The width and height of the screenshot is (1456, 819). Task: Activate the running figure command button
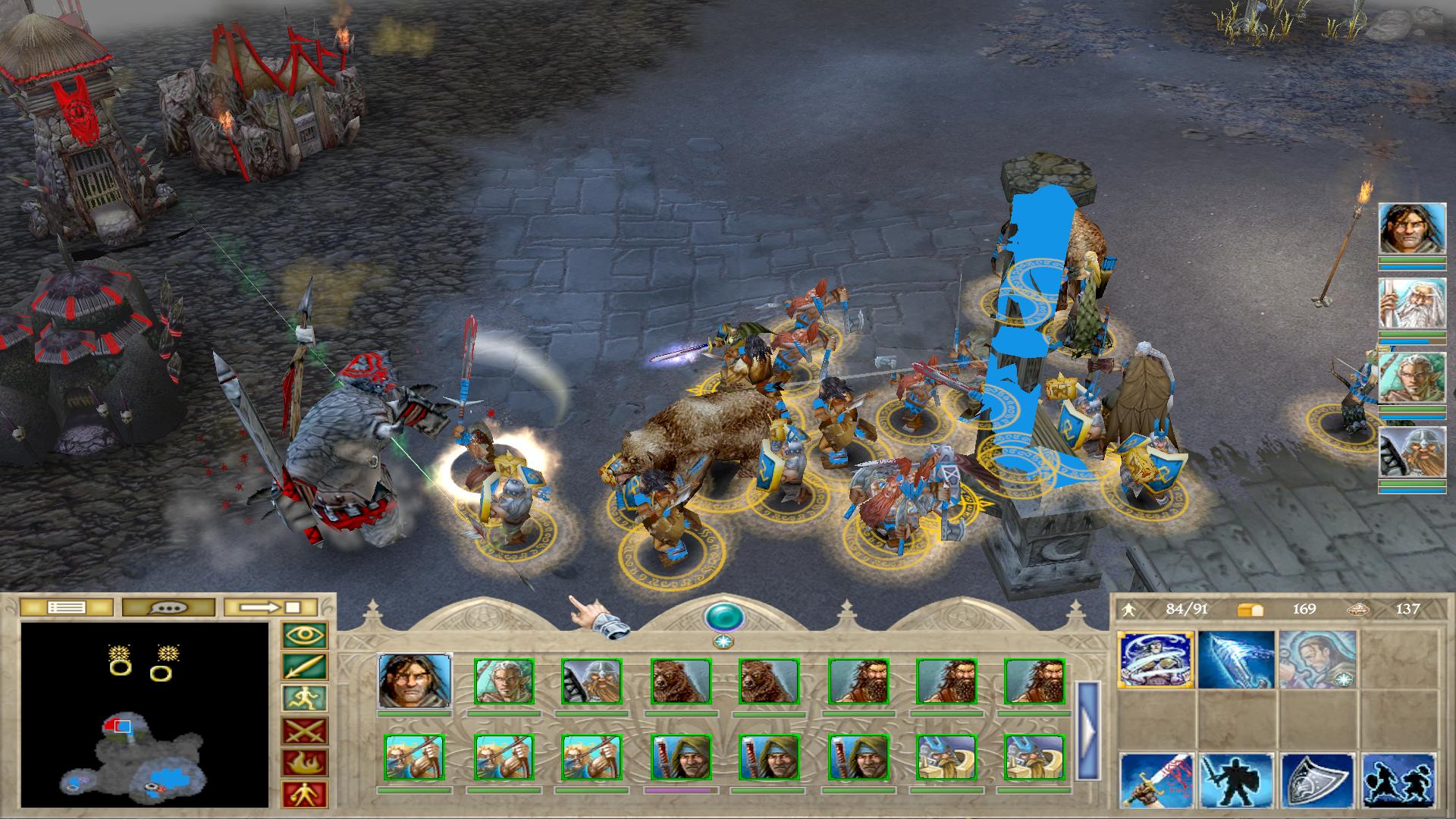[304, 699]
